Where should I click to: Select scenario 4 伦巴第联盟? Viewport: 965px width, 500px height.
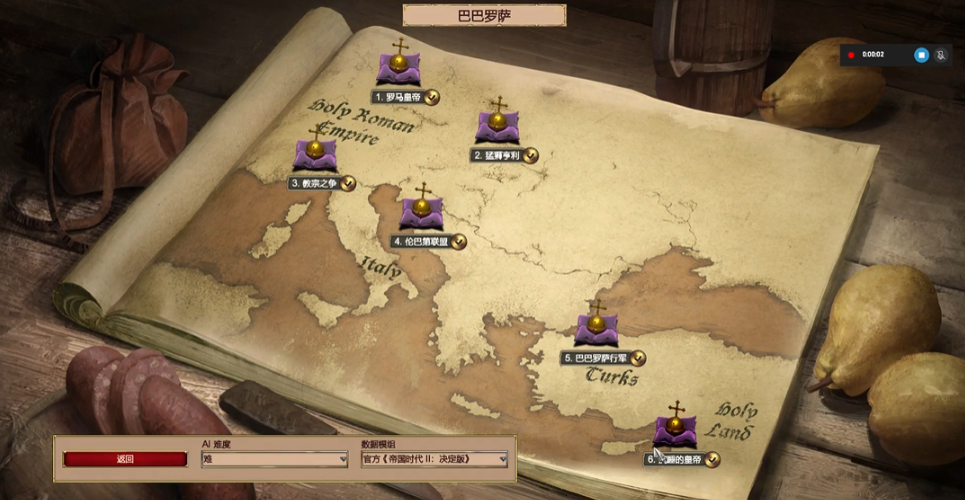click(422, 213)
